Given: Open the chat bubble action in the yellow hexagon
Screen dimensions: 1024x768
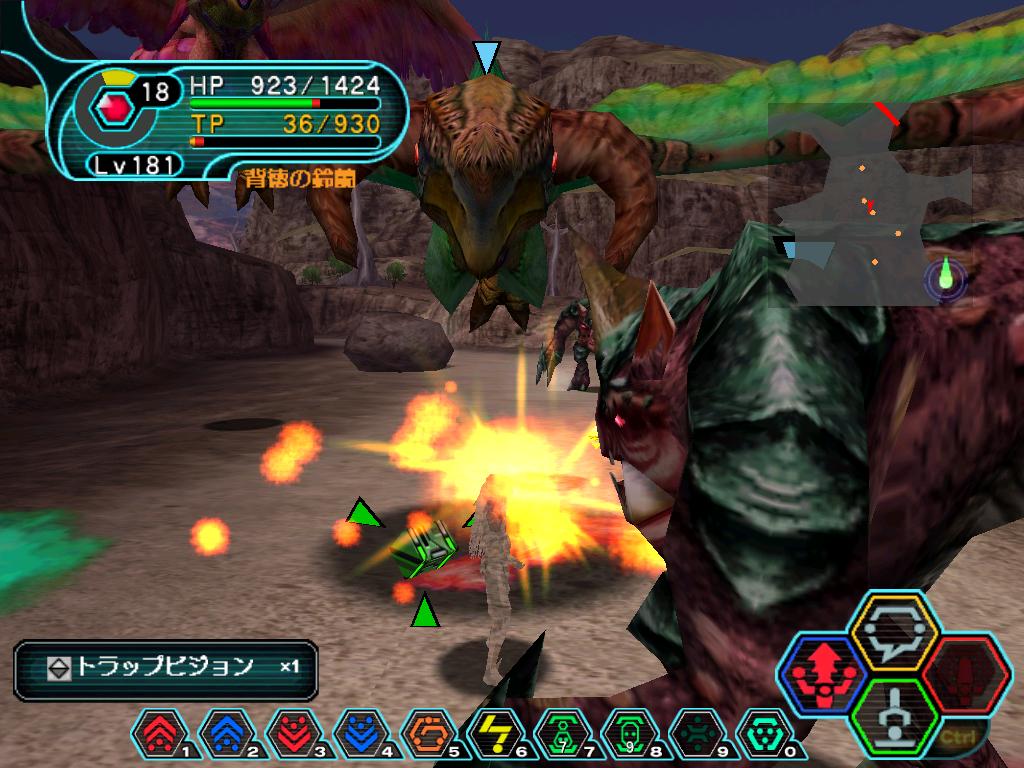Looking at the screenshot, I should 893,630.
